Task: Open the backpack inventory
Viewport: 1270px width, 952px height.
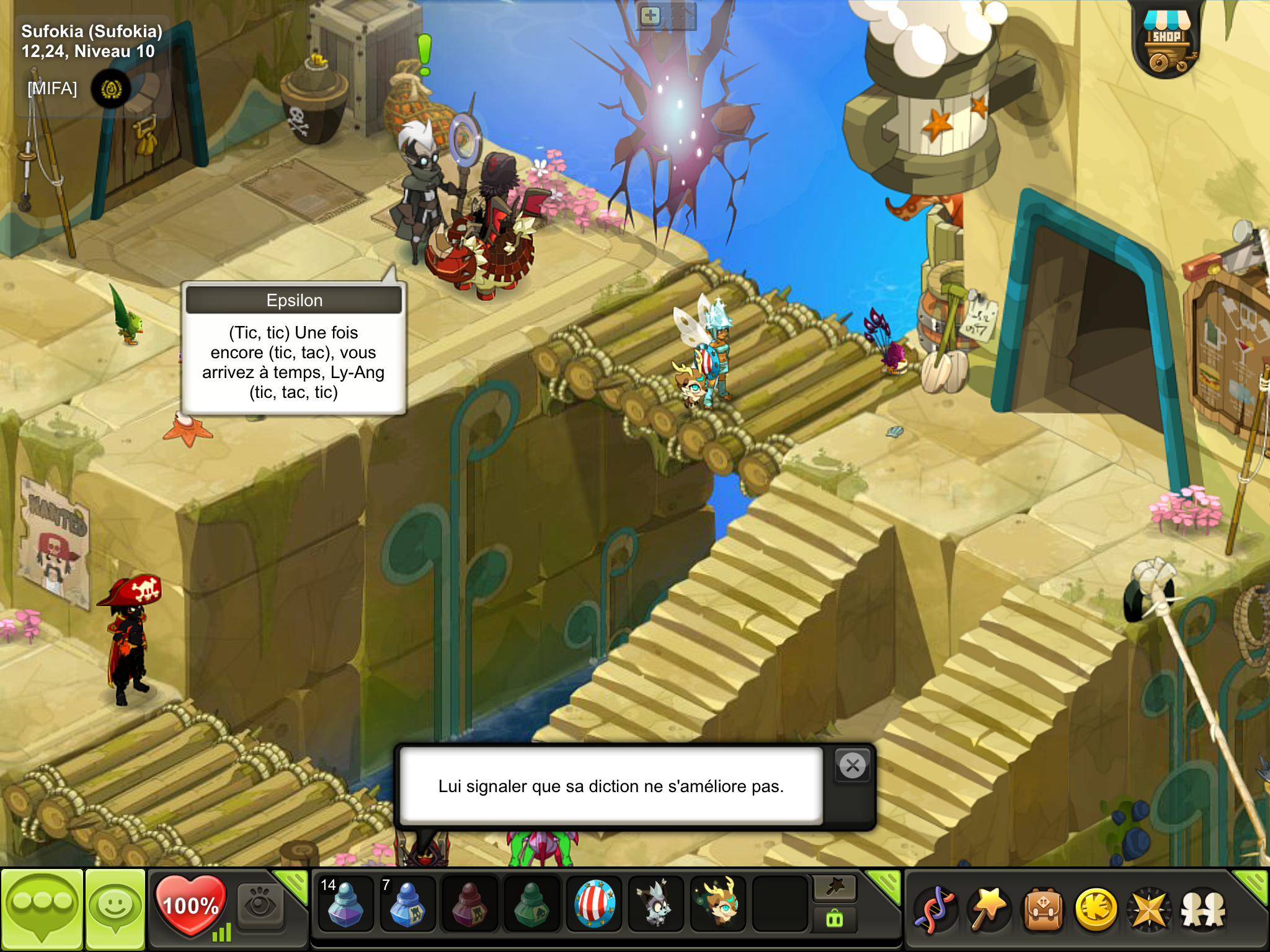Action: click(x=1043, y=910)
